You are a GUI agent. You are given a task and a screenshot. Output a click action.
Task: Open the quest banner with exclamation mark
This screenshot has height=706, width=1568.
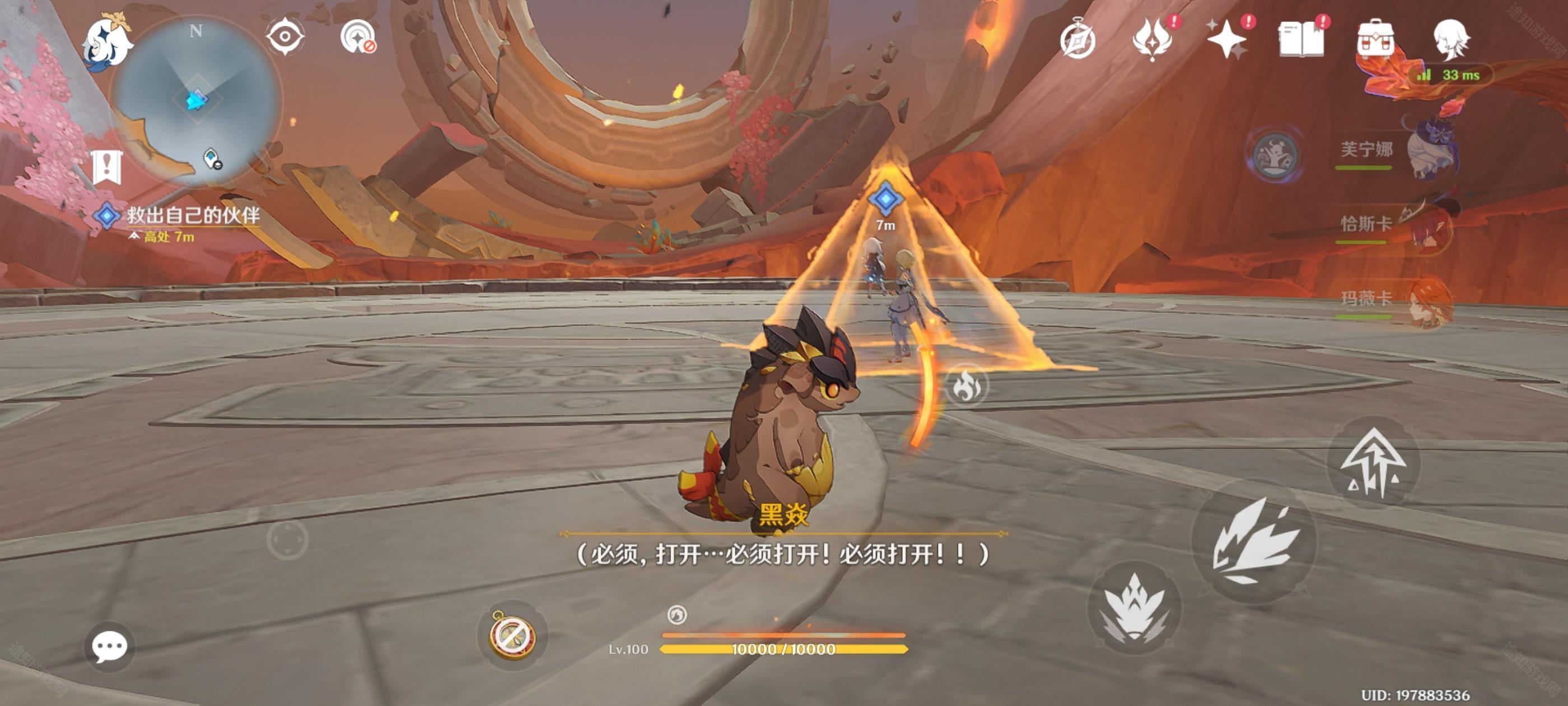tap(107, 166)
